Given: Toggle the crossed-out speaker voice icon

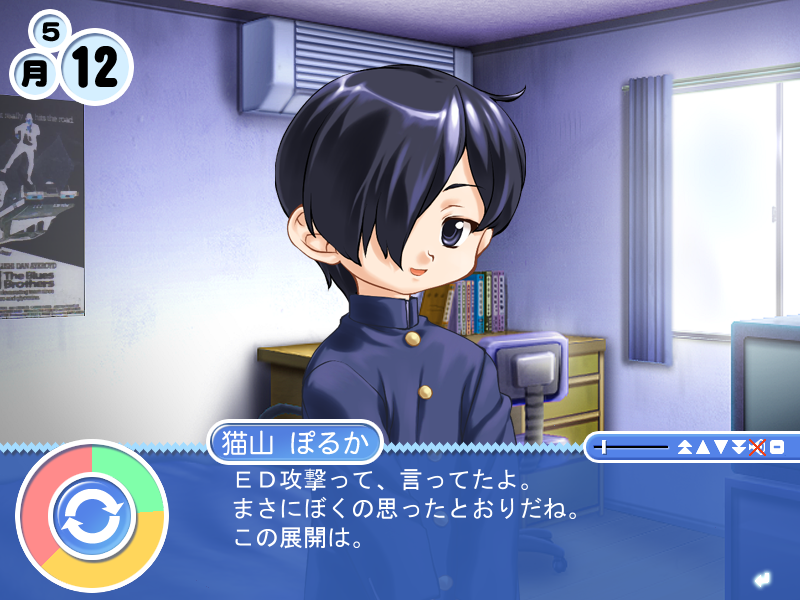Looking at the screenshot, I should 756,447.
